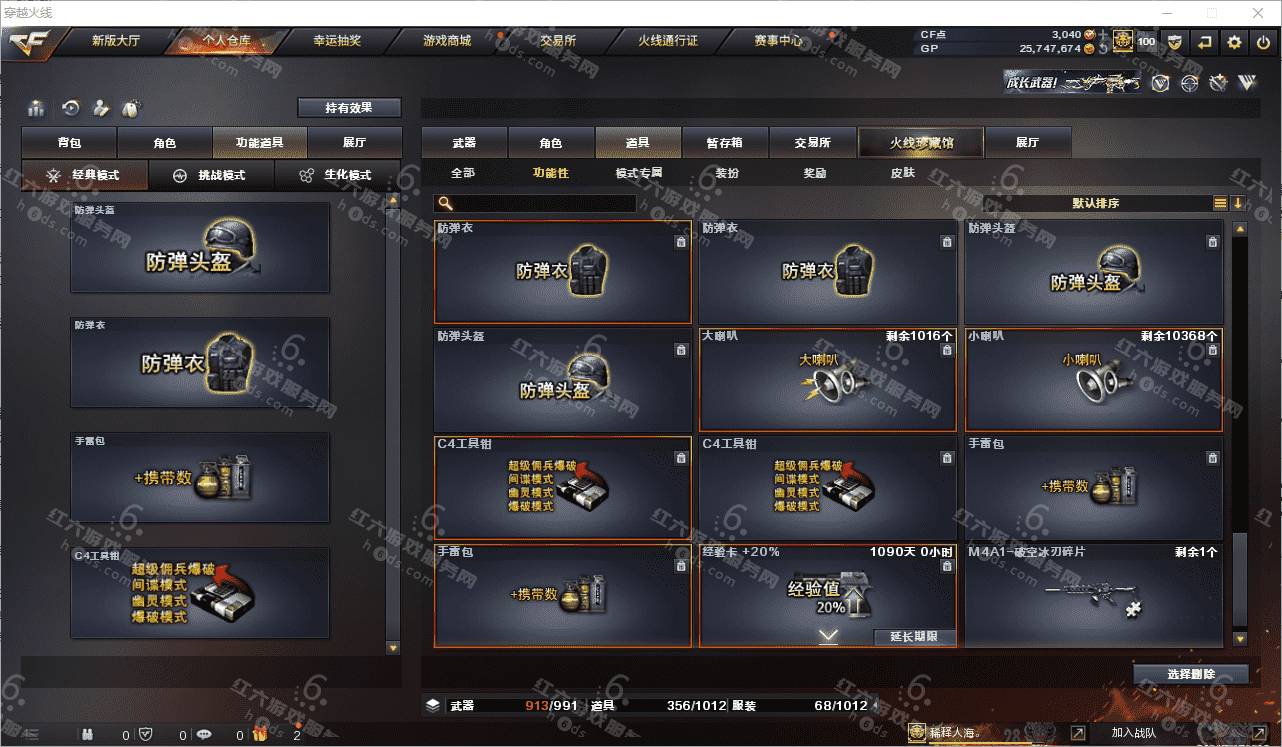Viewport: 1282px width, 747px height.
Task: Open the 暂存箱 tab
Action: pos(724,143)
